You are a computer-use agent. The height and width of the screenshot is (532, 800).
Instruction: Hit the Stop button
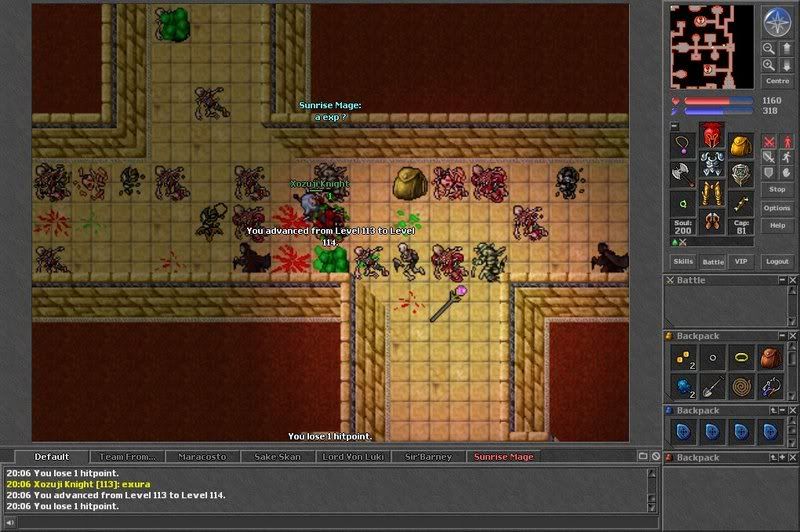click(x=776, y=188)
